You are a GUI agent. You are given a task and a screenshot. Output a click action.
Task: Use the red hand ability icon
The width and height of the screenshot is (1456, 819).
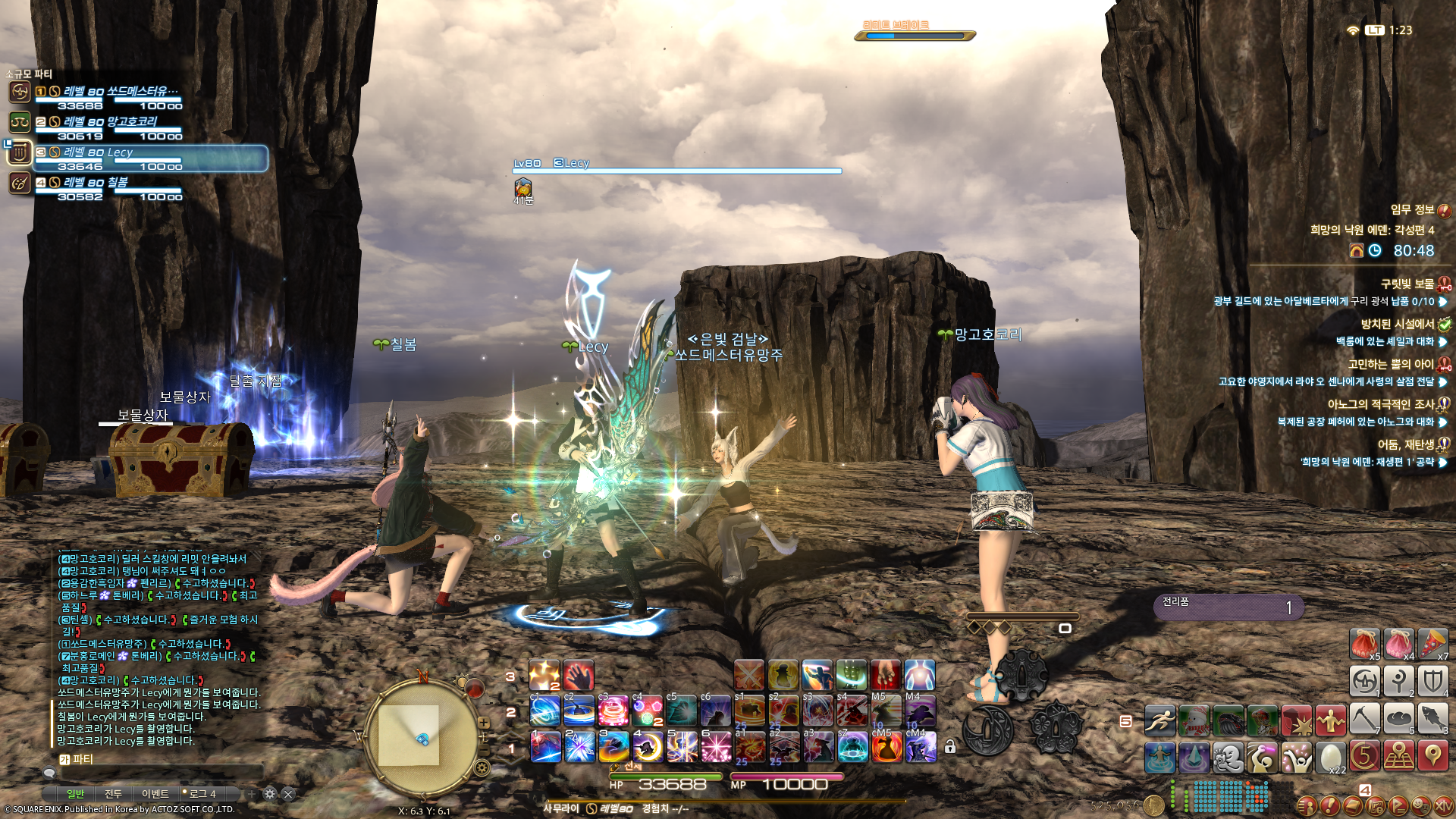coord(579,675)
